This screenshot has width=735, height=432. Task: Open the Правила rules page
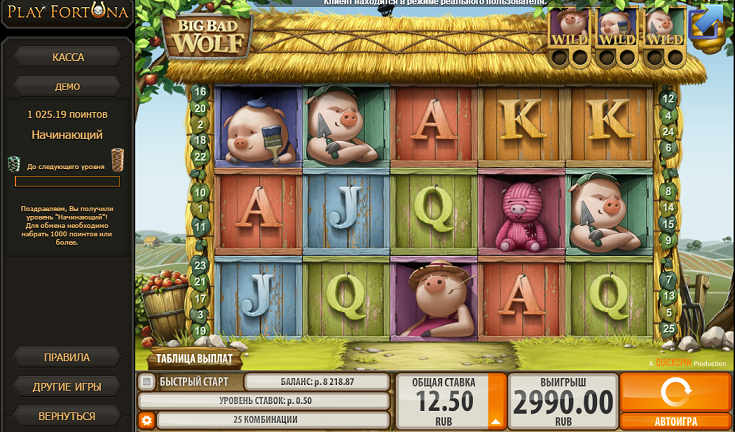(67, 357)
